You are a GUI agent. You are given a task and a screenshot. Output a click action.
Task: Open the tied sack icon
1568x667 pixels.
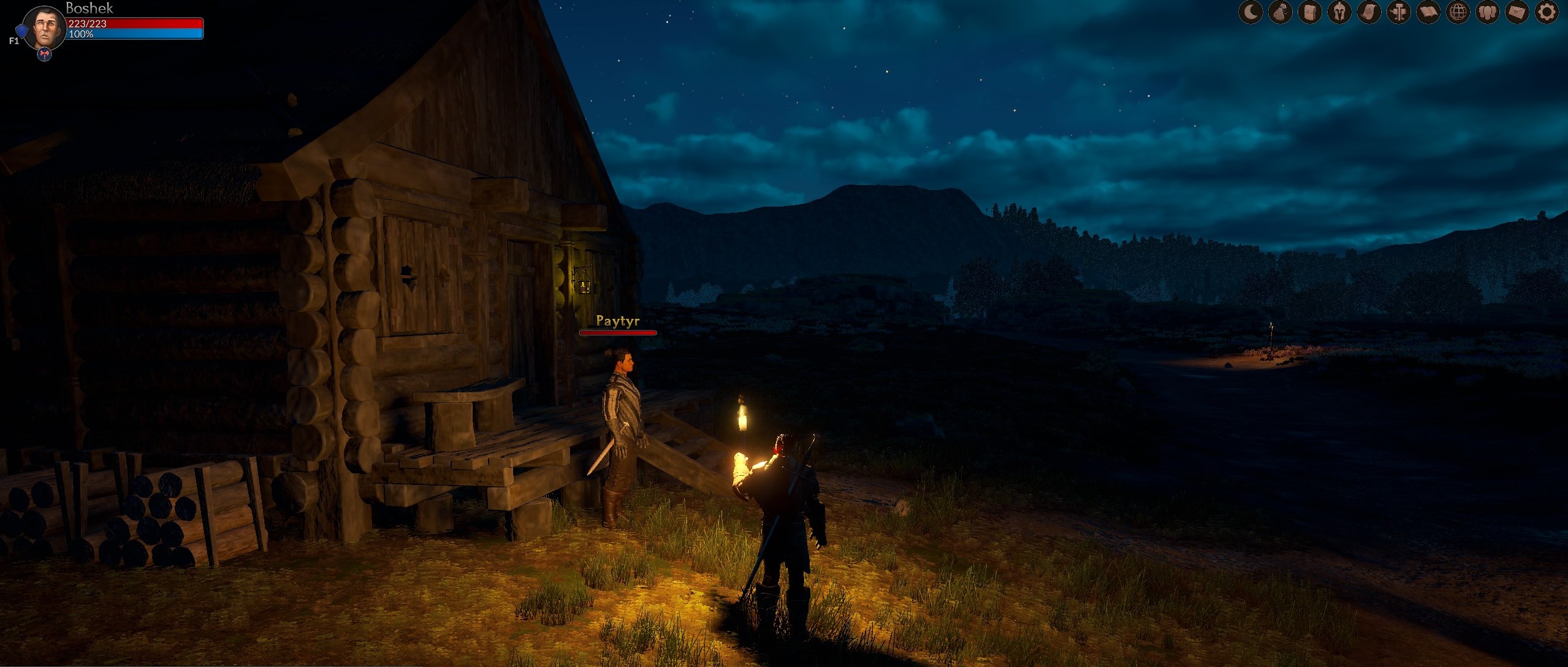tap(1280, 12)
